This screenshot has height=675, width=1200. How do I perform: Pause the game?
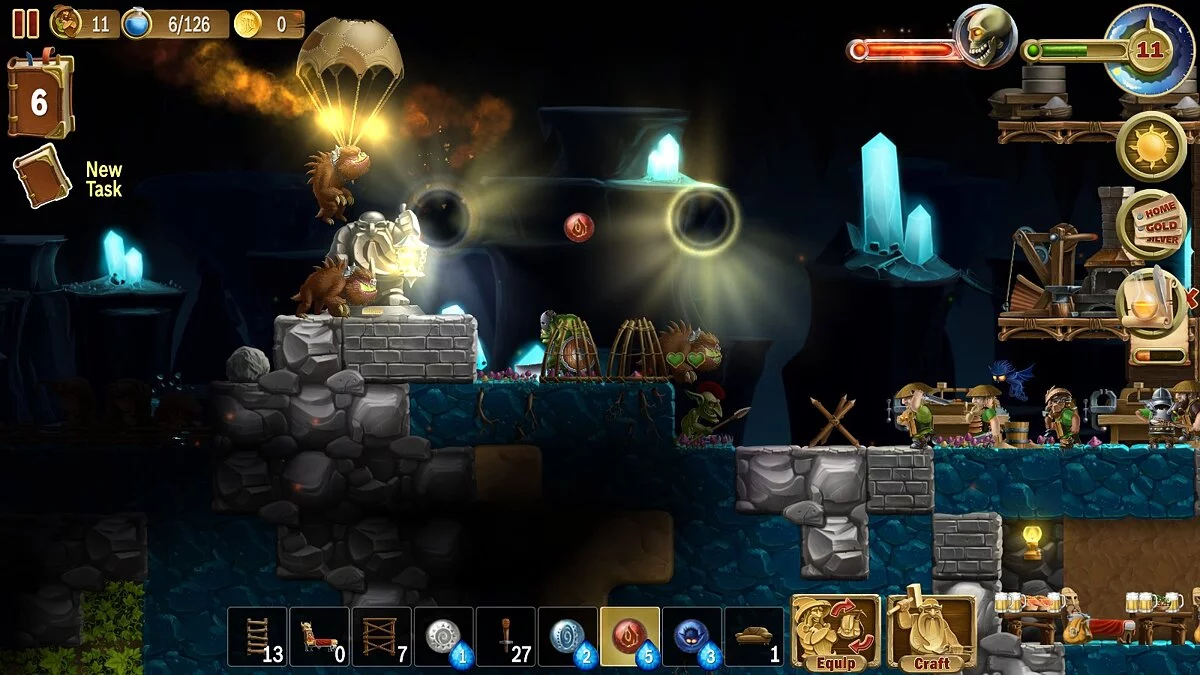[x=25, y=23]
